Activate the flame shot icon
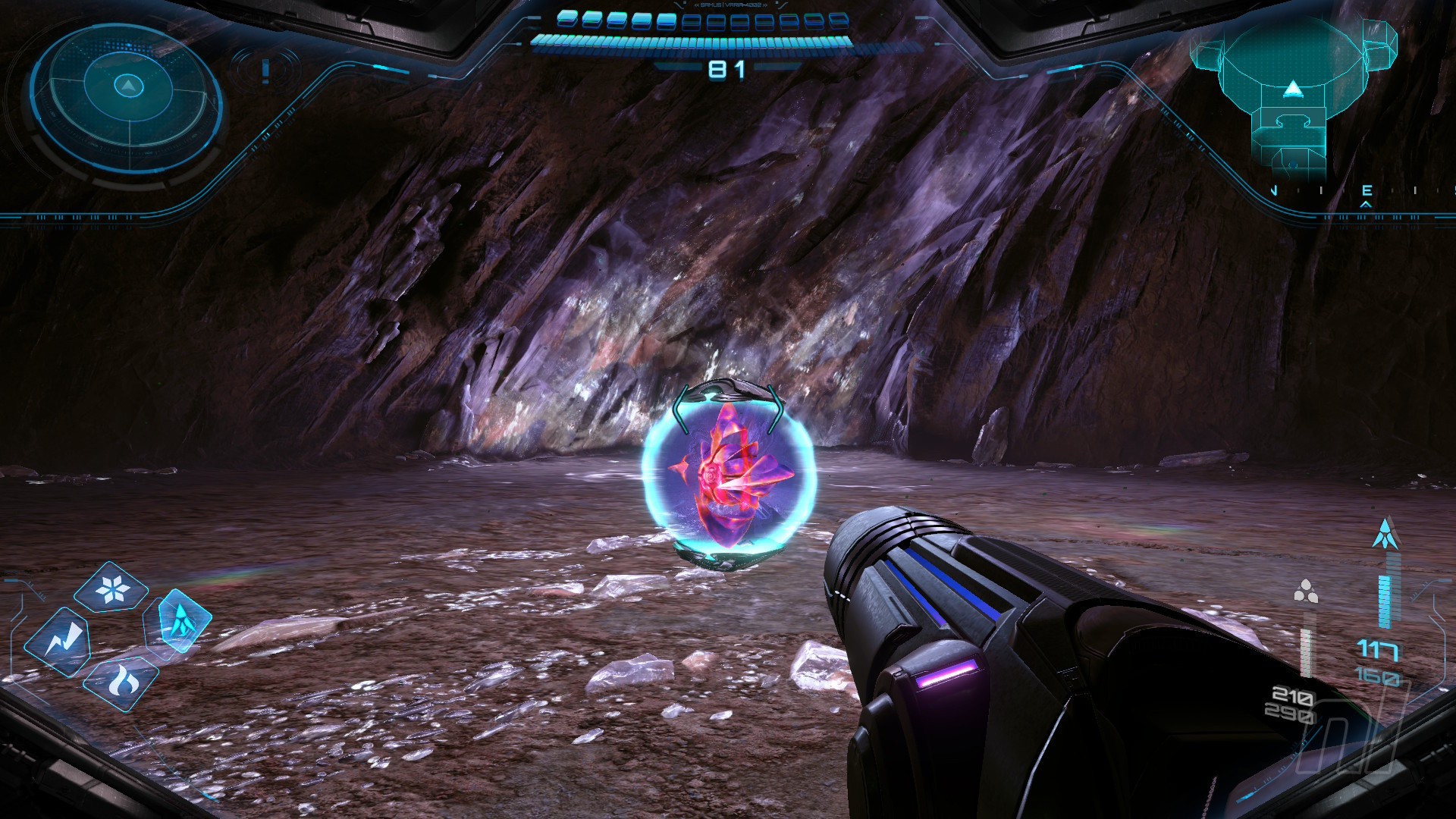1456x819 pixels. (121, 683)
